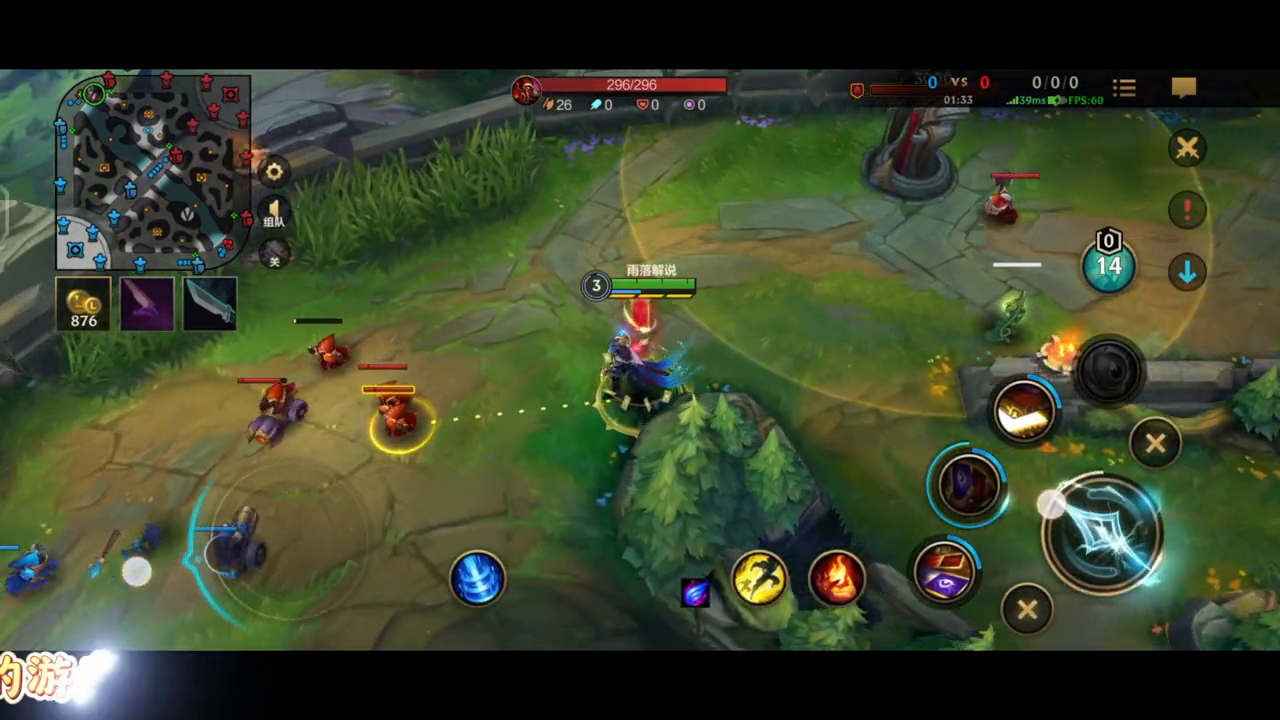1280x720 pixels.
Task: Toggle the 组队 team voice button
Action: pyautogui.click(x=274, y=213)
